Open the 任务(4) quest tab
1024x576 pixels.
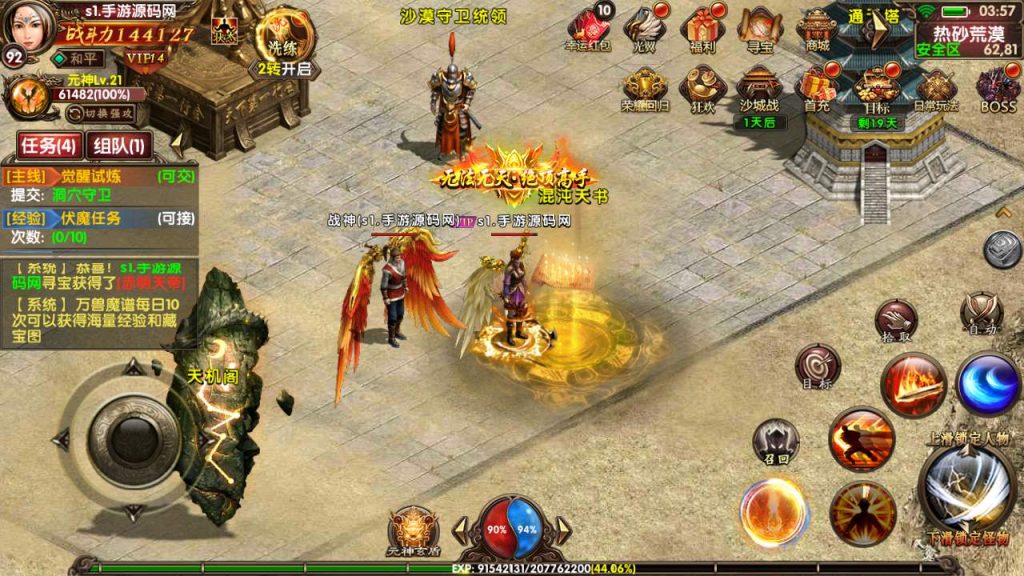(48, 145)
